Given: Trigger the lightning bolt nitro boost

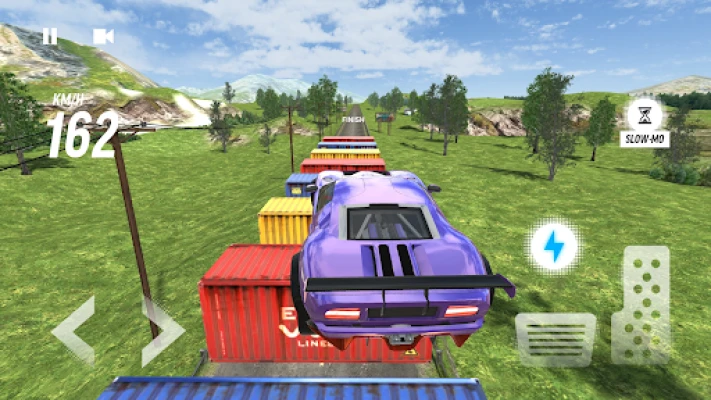Looking at the screenshot, I should (x=552, y=247).
